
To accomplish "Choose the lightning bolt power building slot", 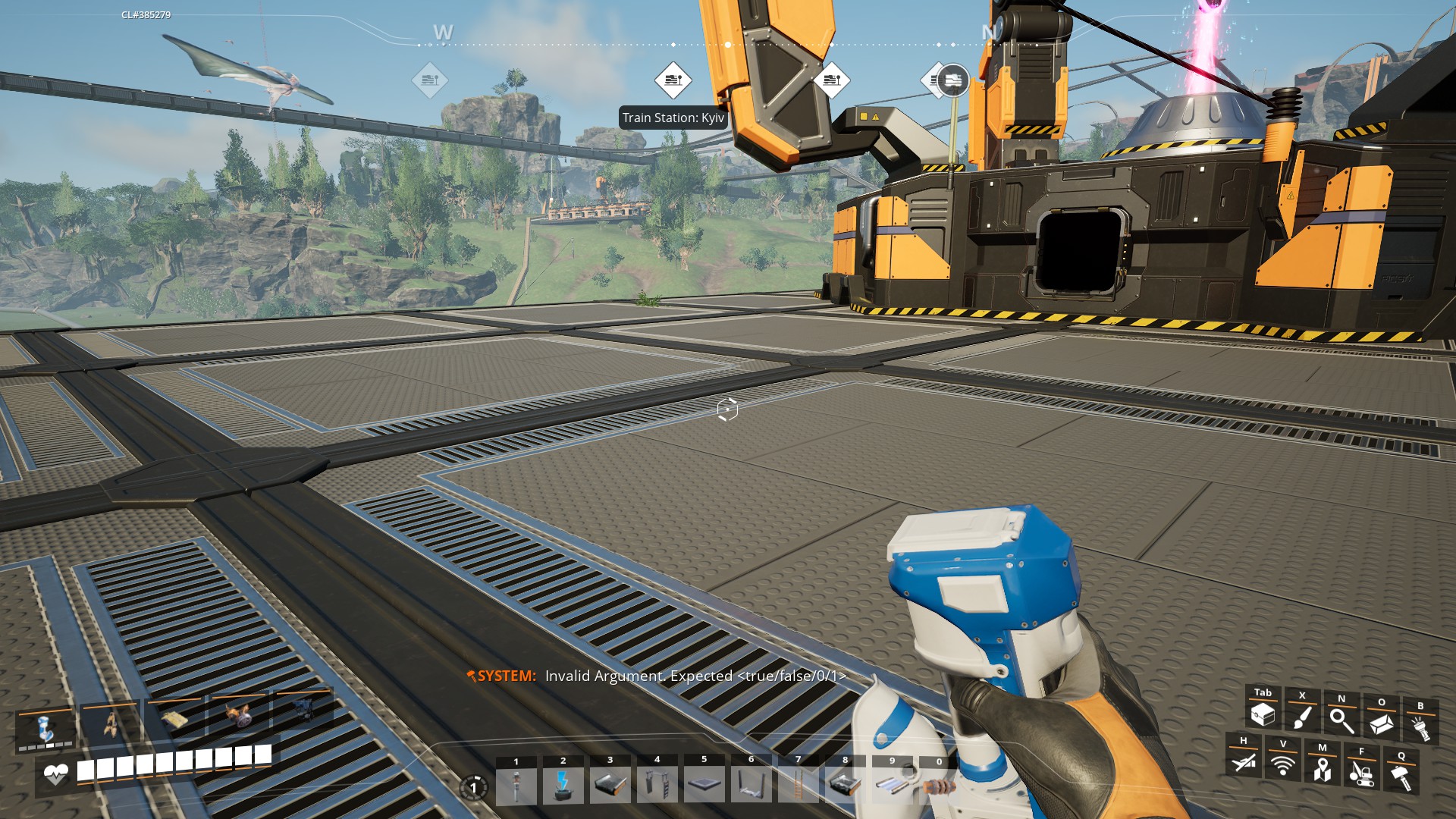I will [x=563, y=785].
